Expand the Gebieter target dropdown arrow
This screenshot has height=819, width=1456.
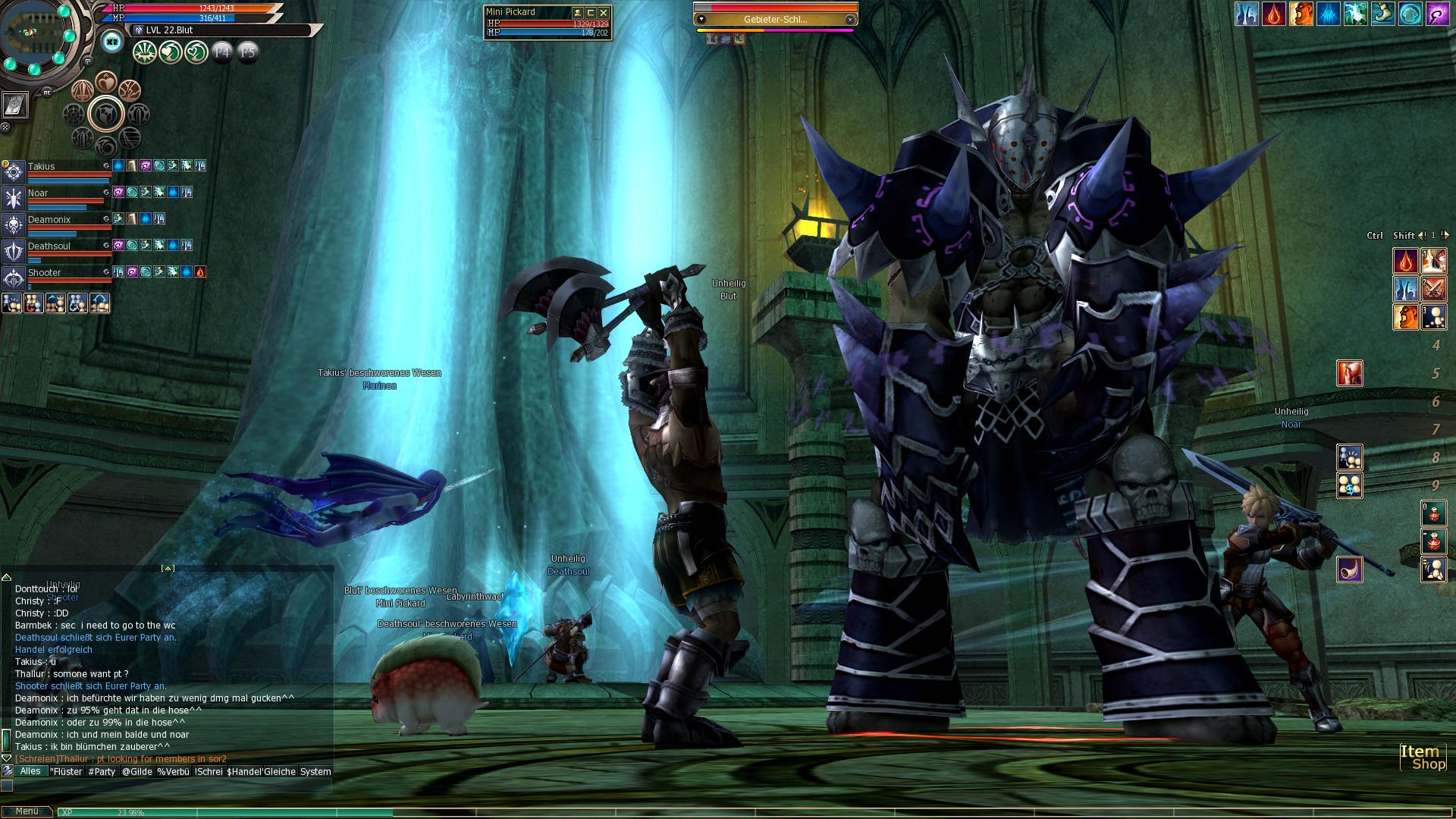pos(701,19)
